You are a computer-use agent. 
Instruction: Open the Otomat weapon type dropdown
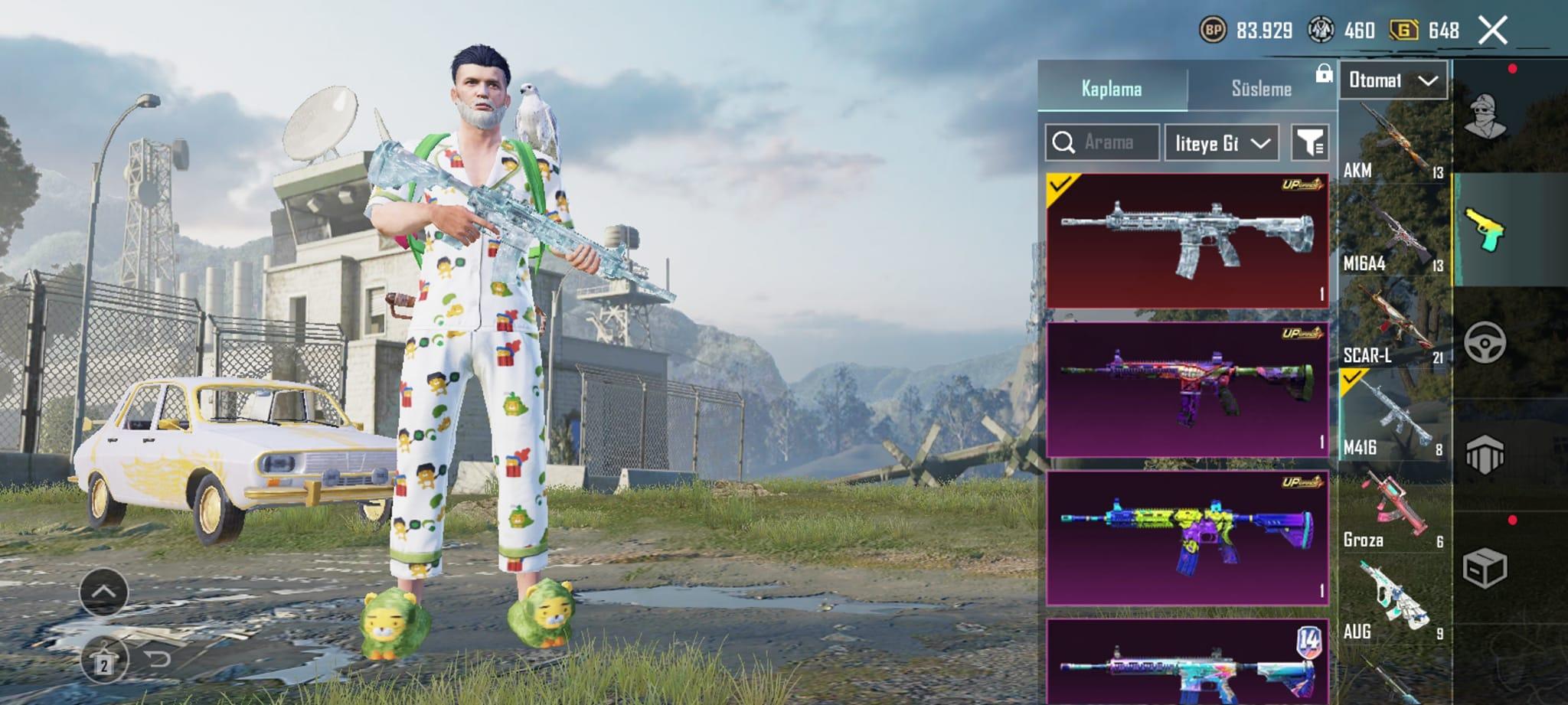point(1393,80)
